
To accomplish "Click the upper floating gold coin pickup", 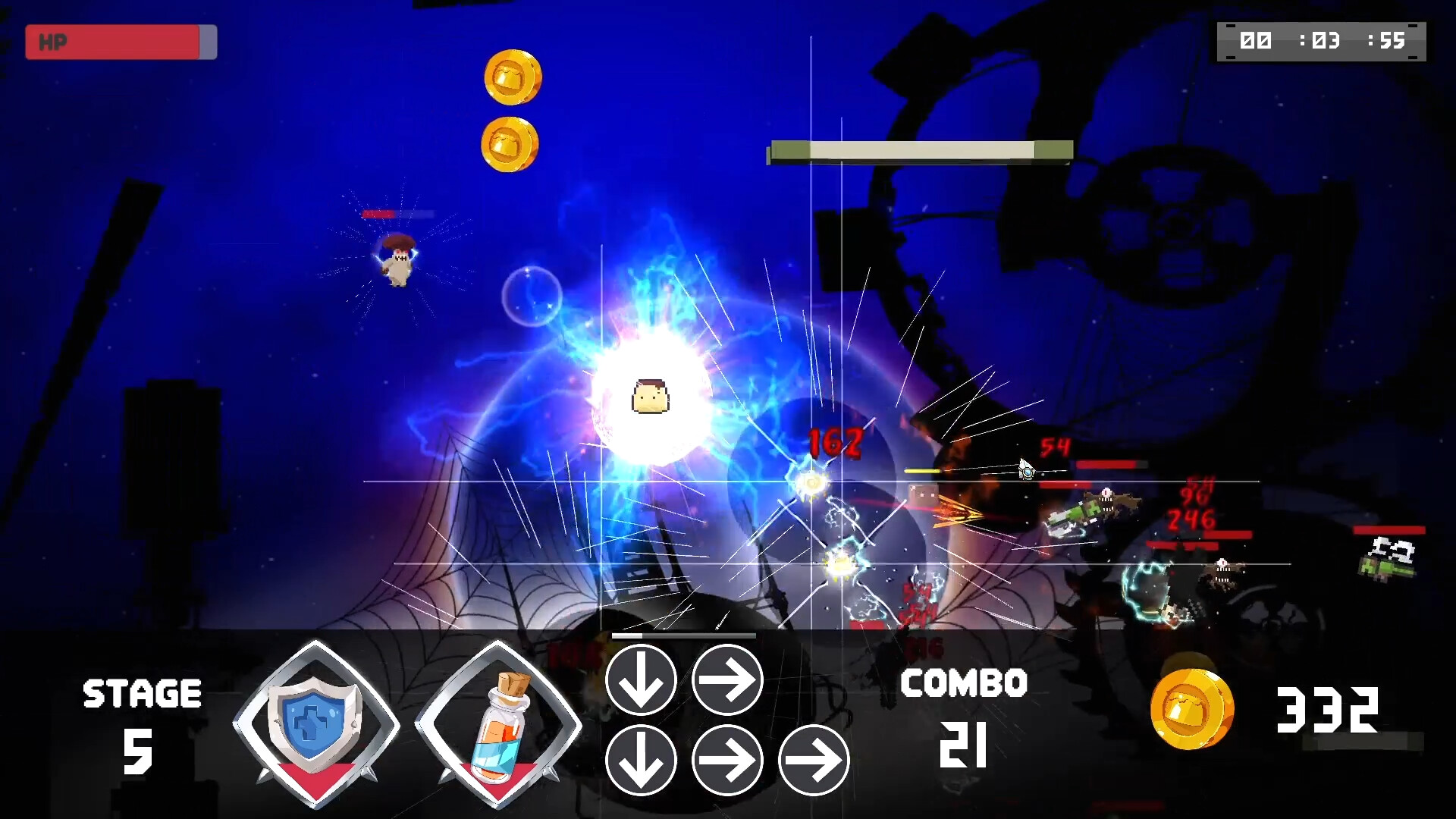I will [514, 76].
